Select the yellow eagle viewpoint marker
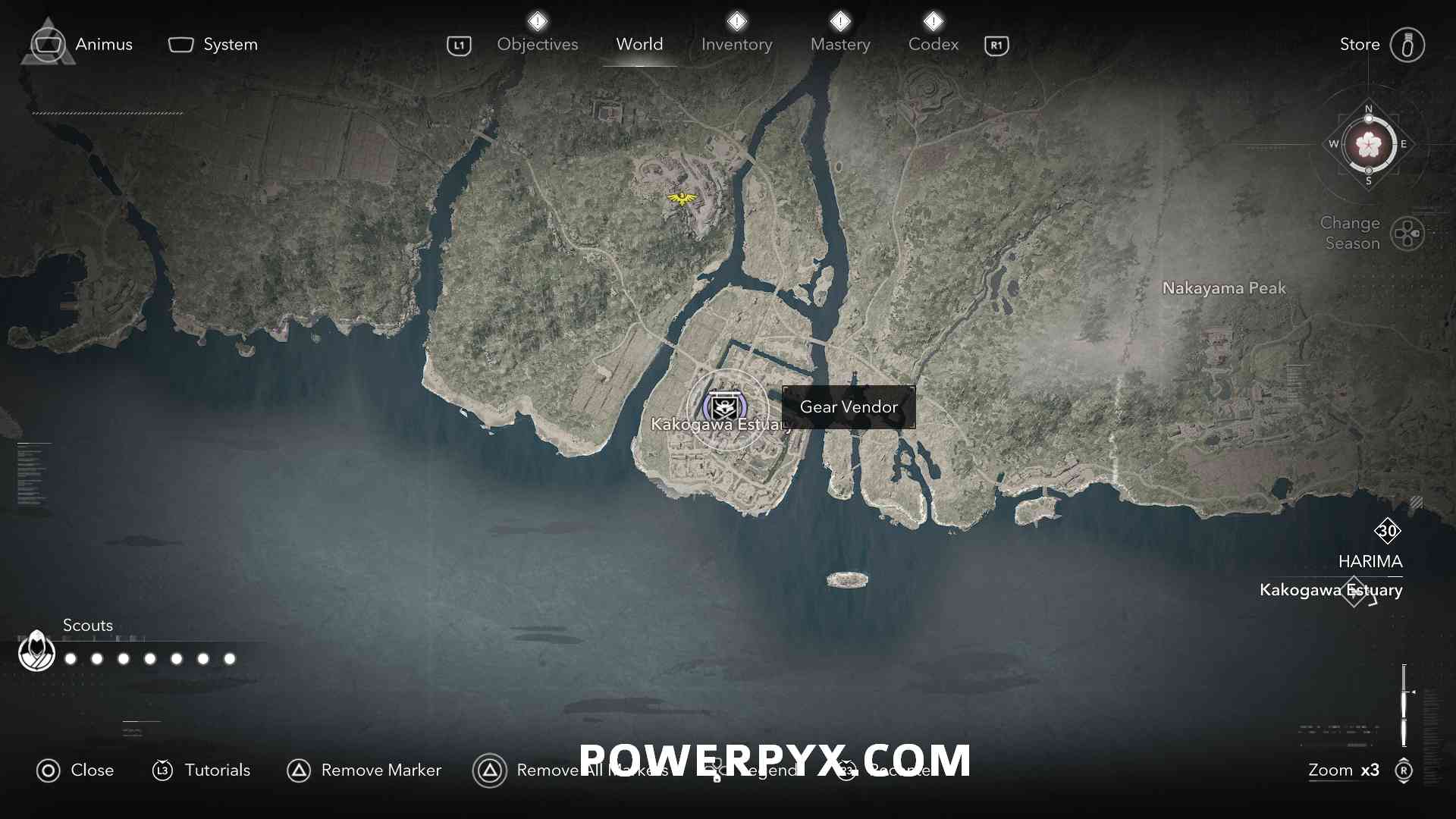The width and height of the screenshot is (1456, 819). [682, 199]
